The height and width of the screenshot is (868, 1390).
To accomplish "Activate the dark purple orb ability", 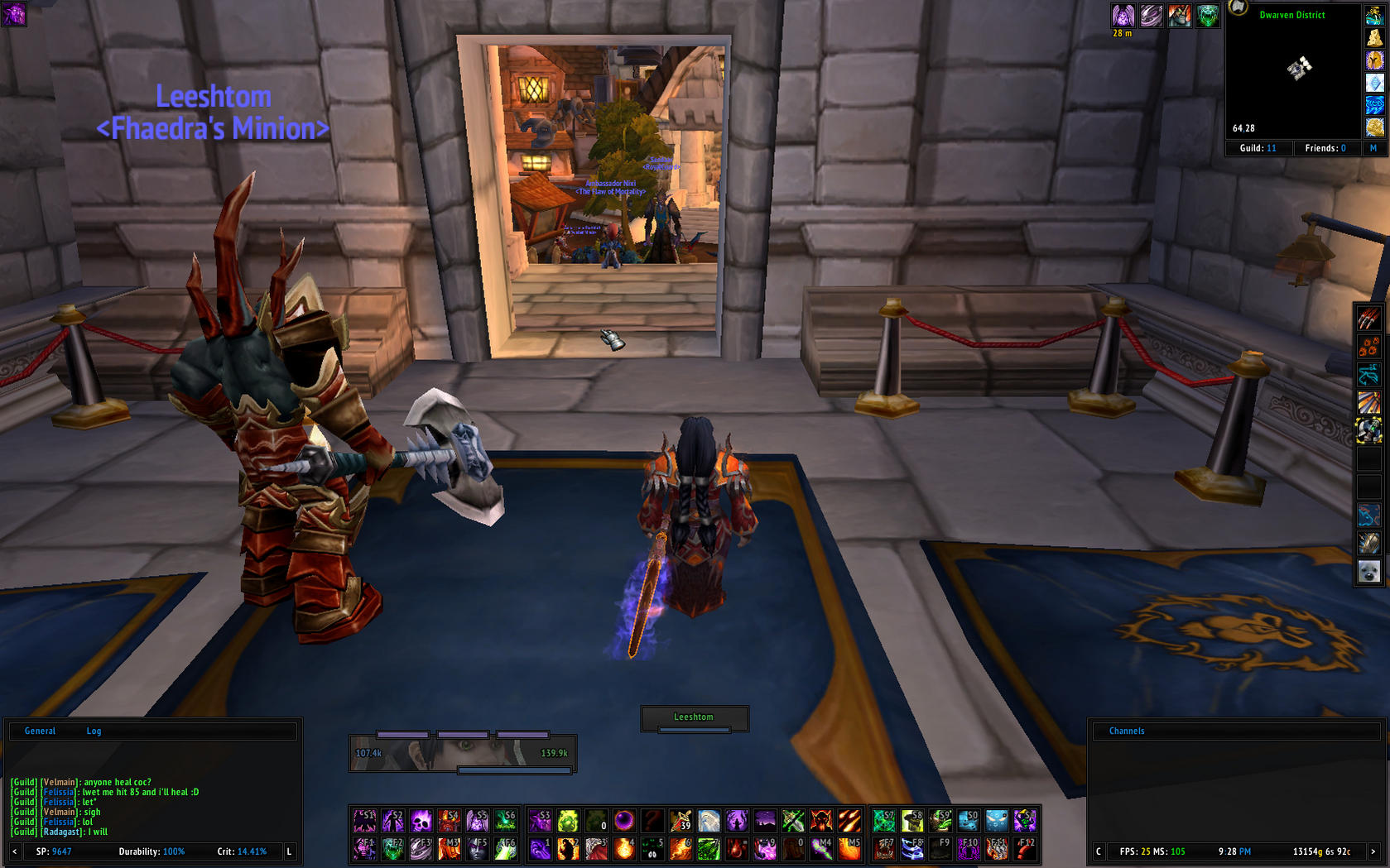I will [x=624, y=820].
